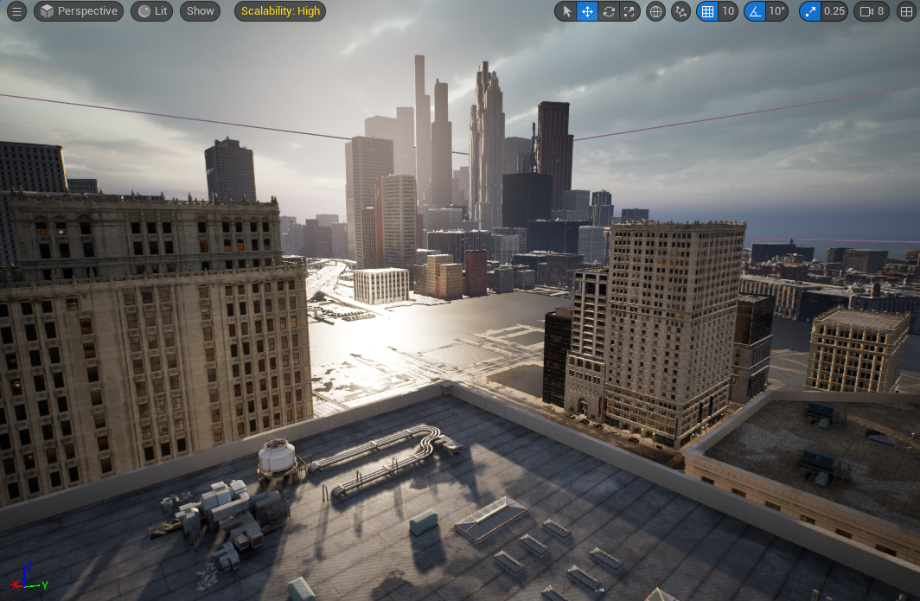920x601 pixels.
Task: Open the Perspective view mode dropdown
Action: [79, 11]
